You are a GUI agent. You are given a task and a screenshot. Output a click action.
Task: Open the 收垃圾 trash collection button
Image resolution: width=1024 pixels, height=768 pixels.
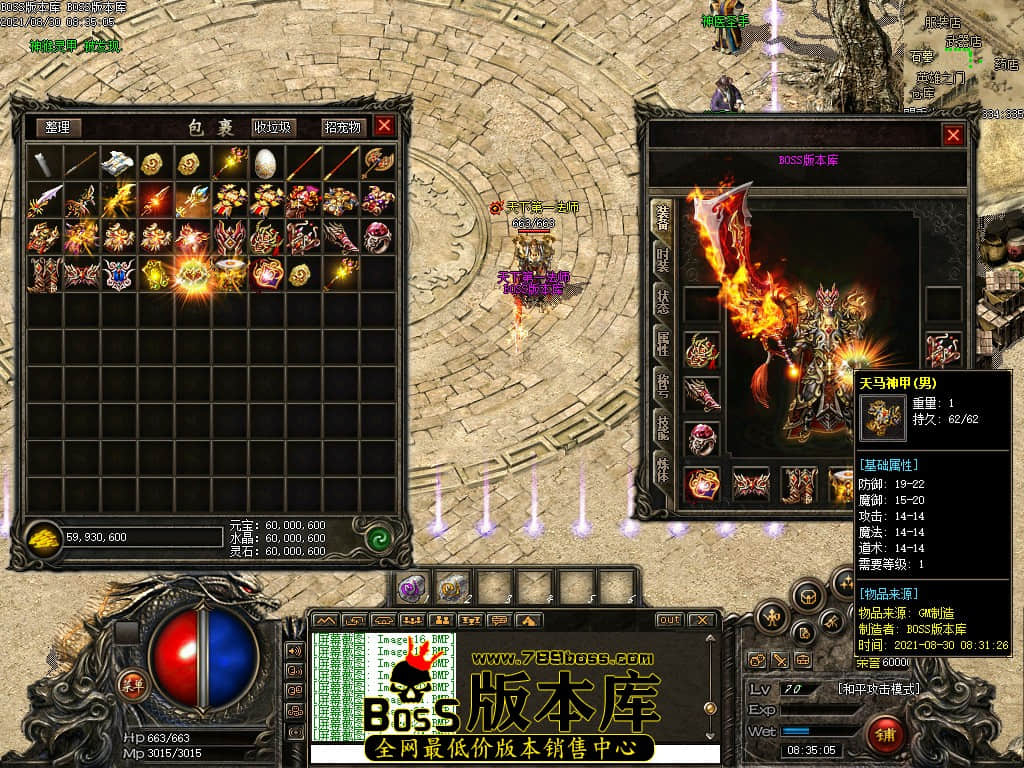click(273, 127)
